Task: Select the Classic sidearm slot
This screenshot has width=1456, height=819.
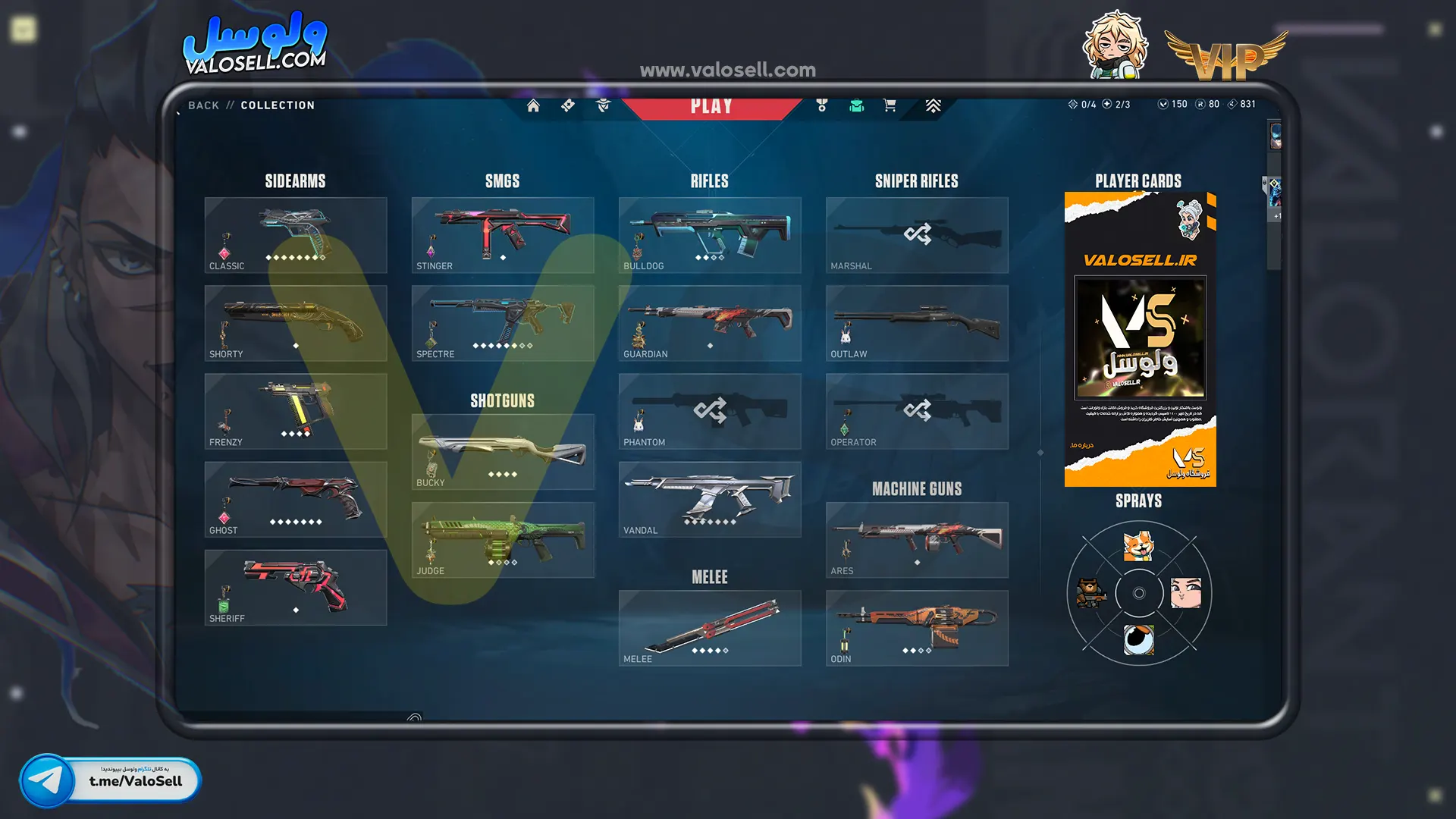Action: coord(296,235)
